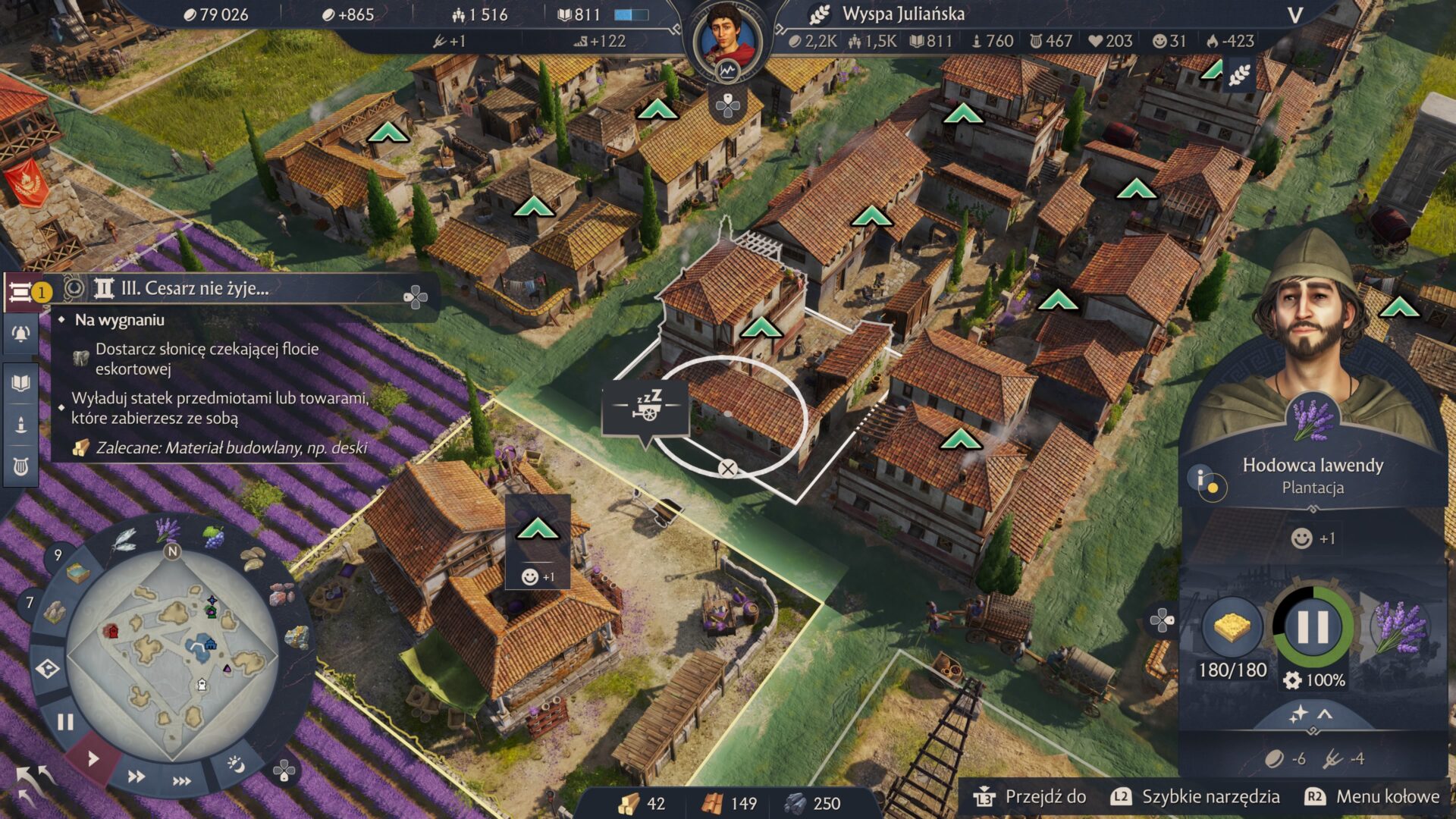
Task: Open the map view diamond button
Action: (48, 670)
